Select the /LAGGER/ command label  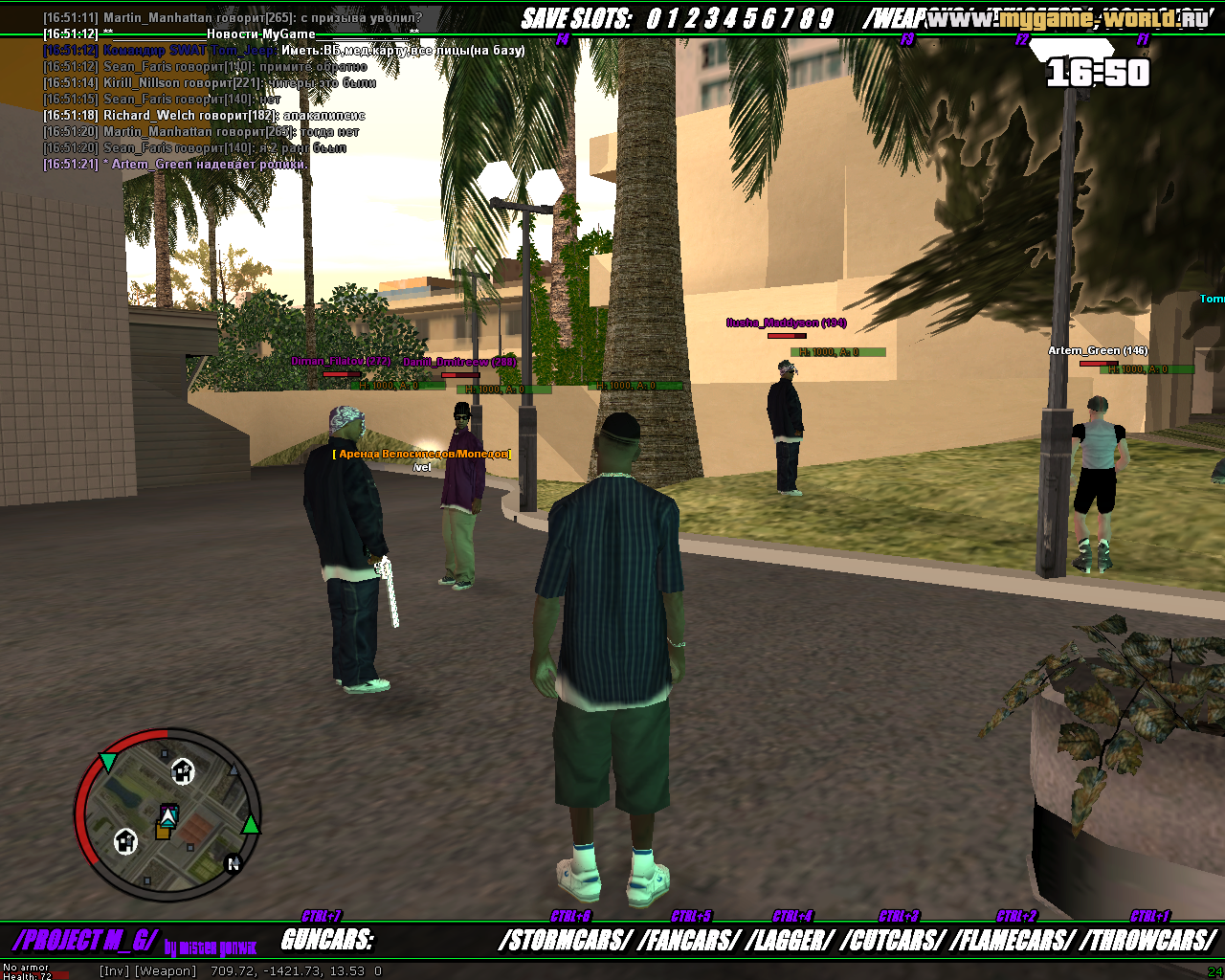[790, 941]
